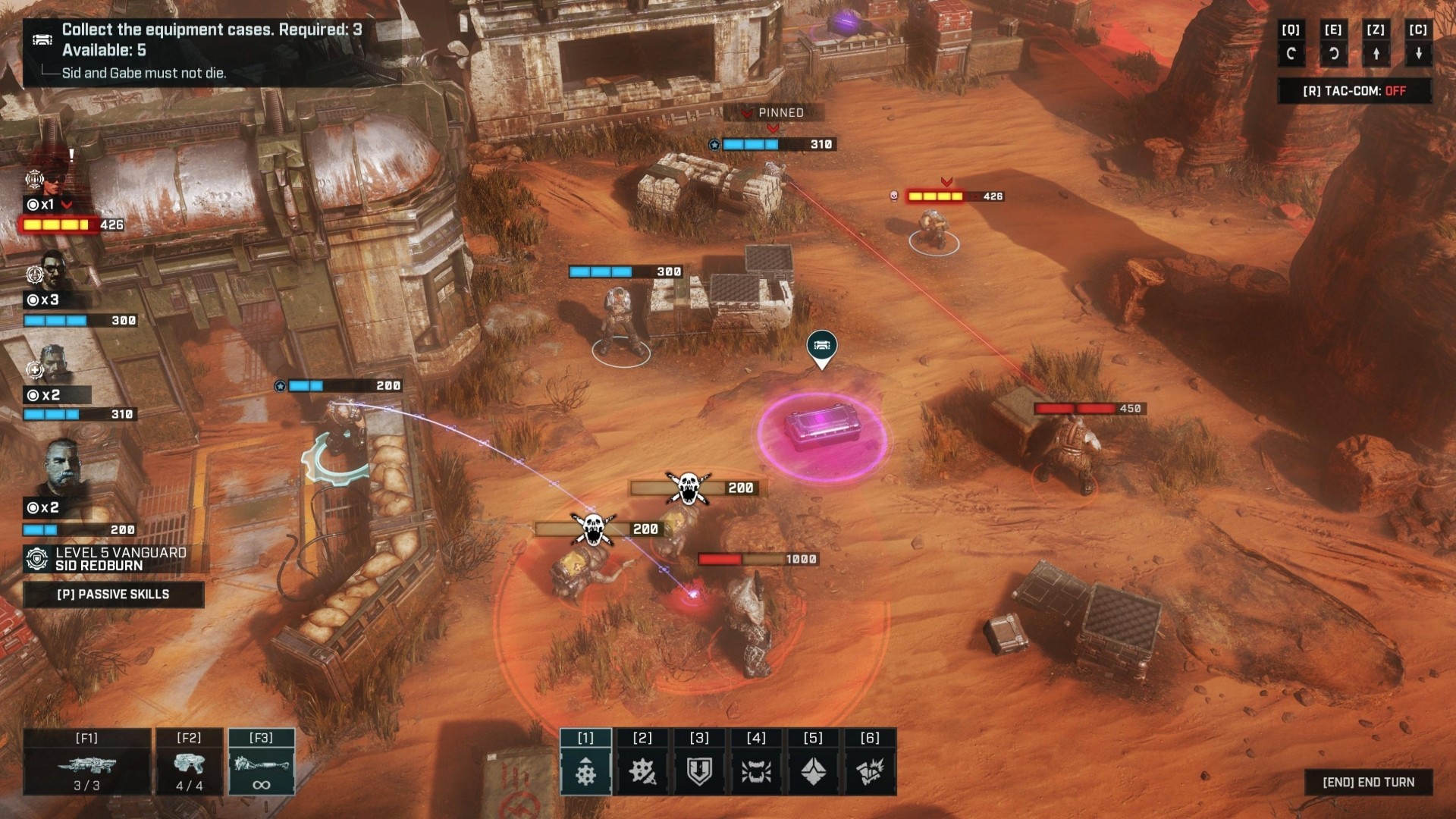Activate the diamond emblem ability
Viewport: 1456px width, 819px height.
tap(813, 770)
